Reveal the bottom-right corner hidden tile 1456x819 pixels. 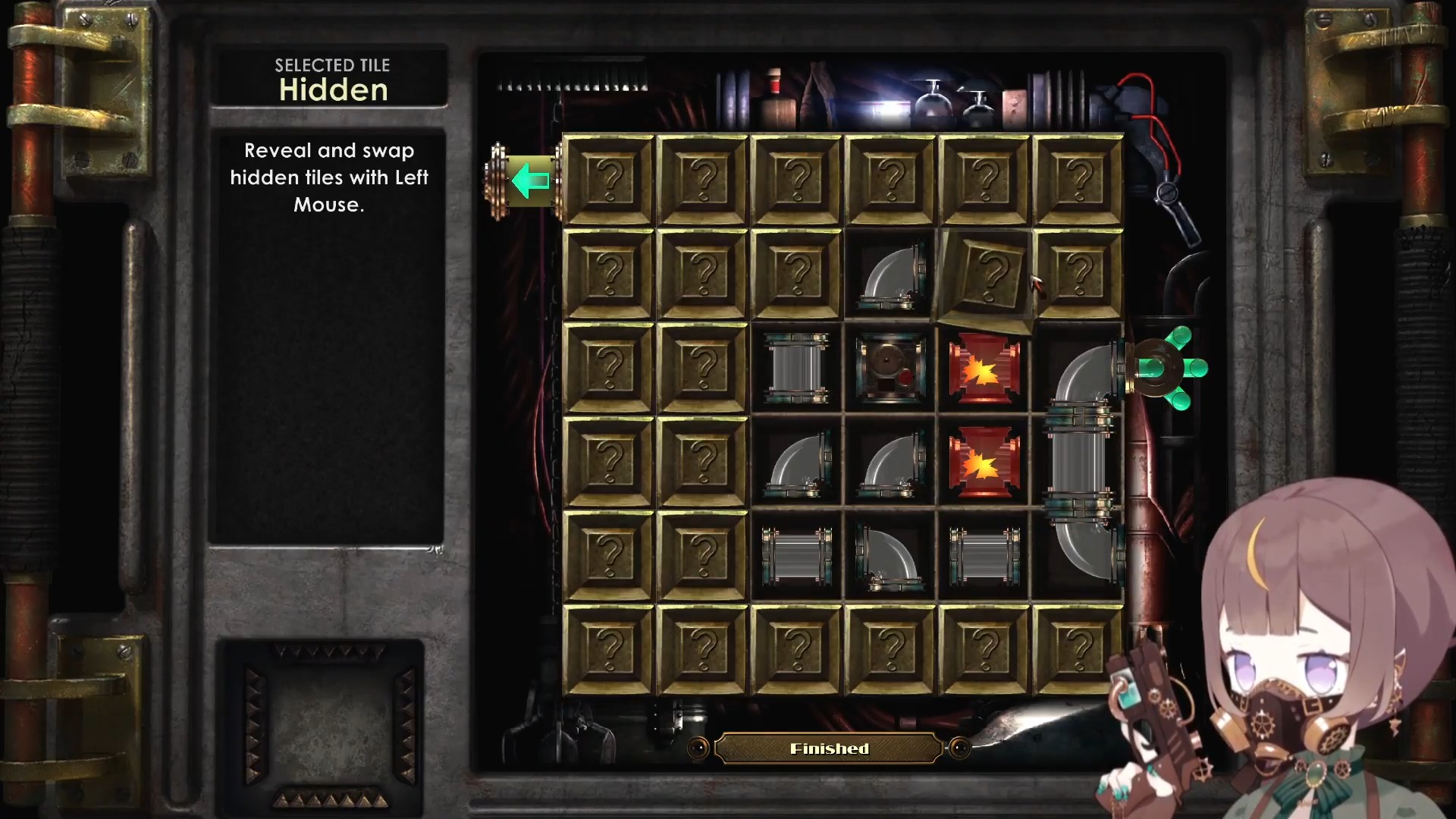(x=1078, y=649)
